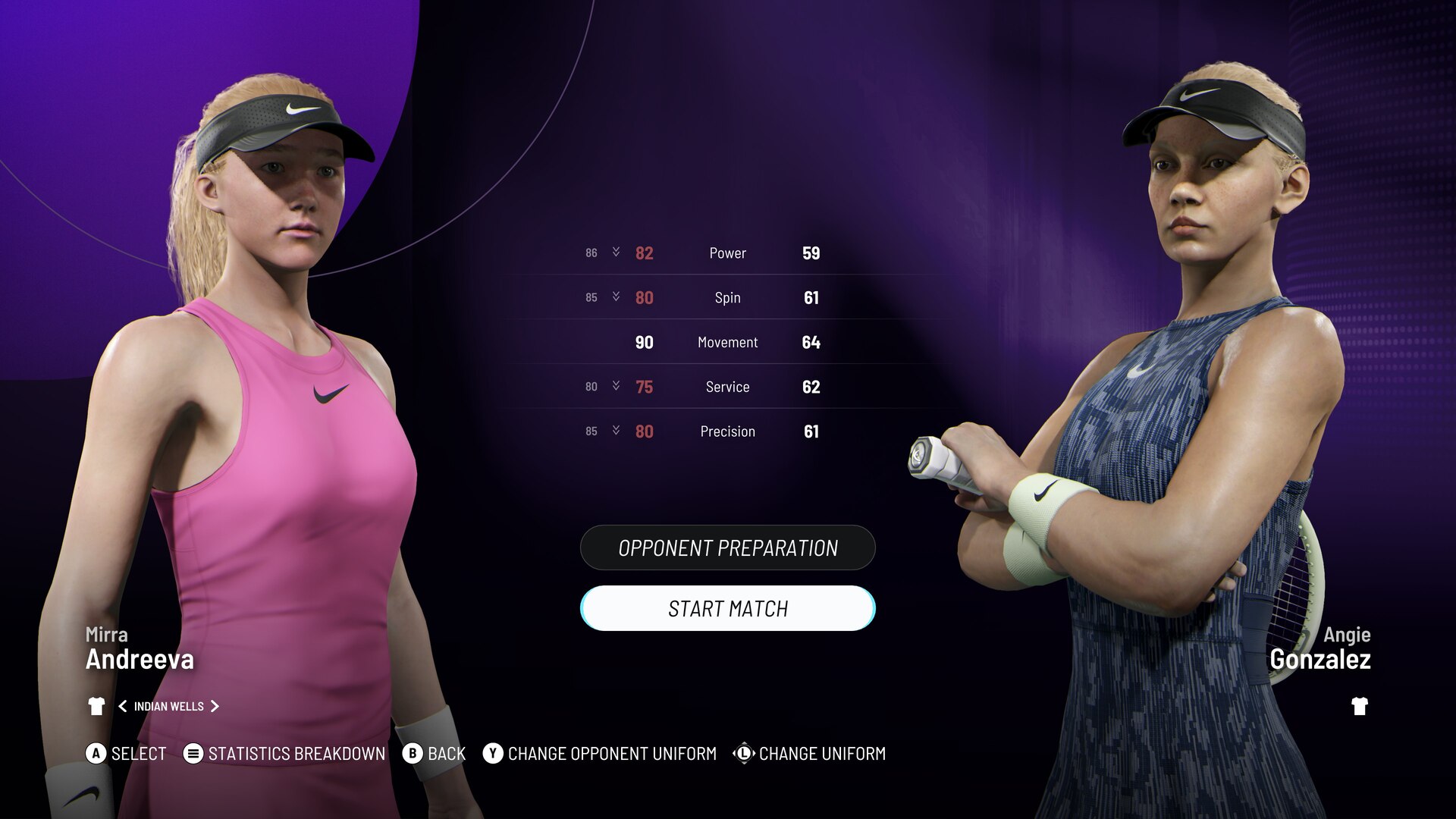Image resolution: width=1456 pixels, height=819 pixels.
Task: Click Gonzalez's shirt uniform icon
Action: (x=1359, y=706)
